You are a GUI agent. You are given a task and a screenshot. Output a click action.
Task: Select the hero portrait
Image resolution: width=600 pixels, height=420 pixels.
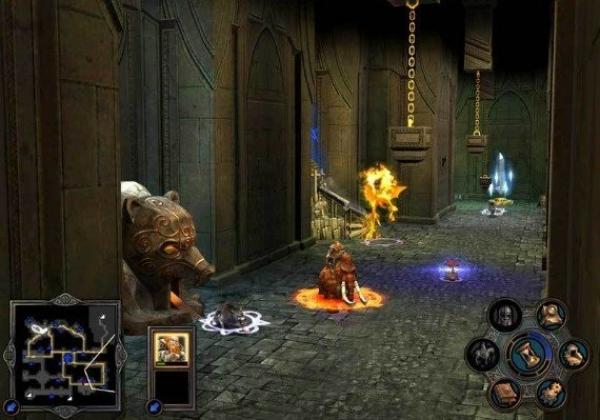tap(170, 350)
